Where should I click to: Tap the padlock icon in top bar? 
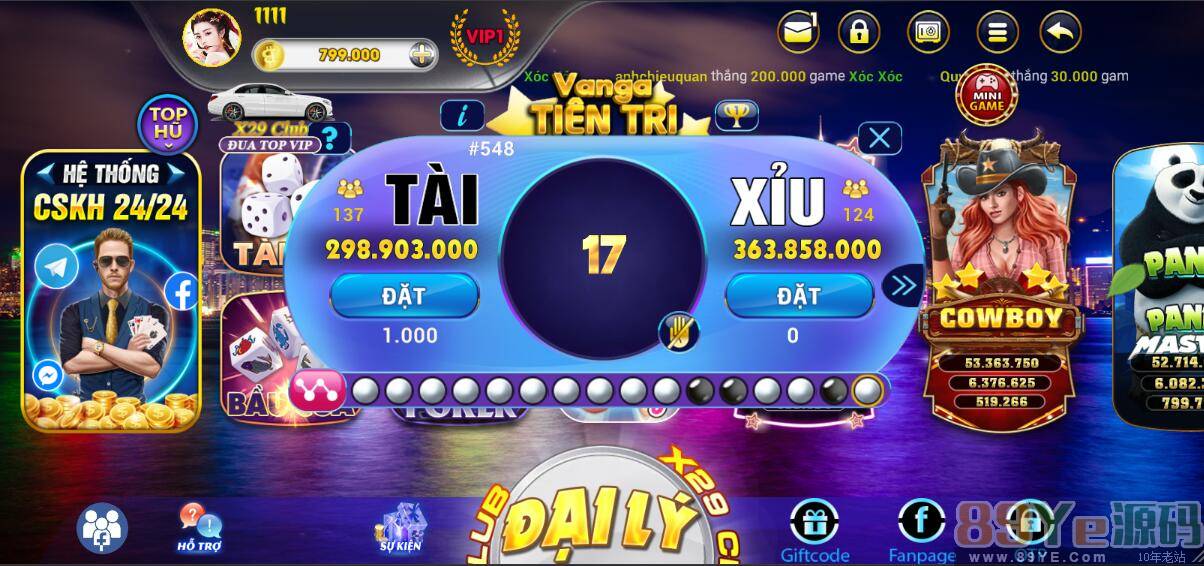pyautogui.click(x=858, y=32)
